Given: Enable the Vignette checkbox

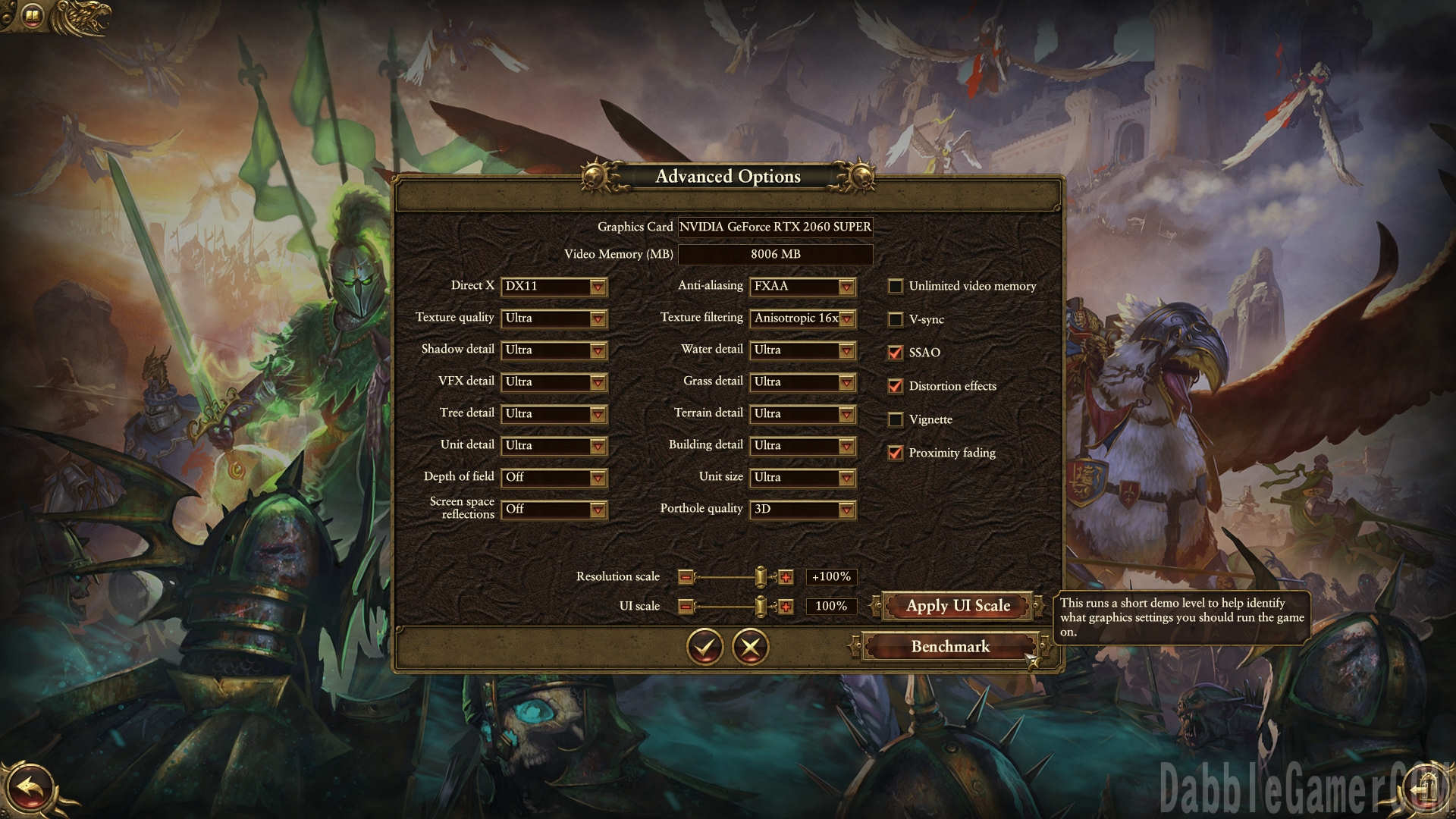Looking at the screenshot, I should click(896, 419).
